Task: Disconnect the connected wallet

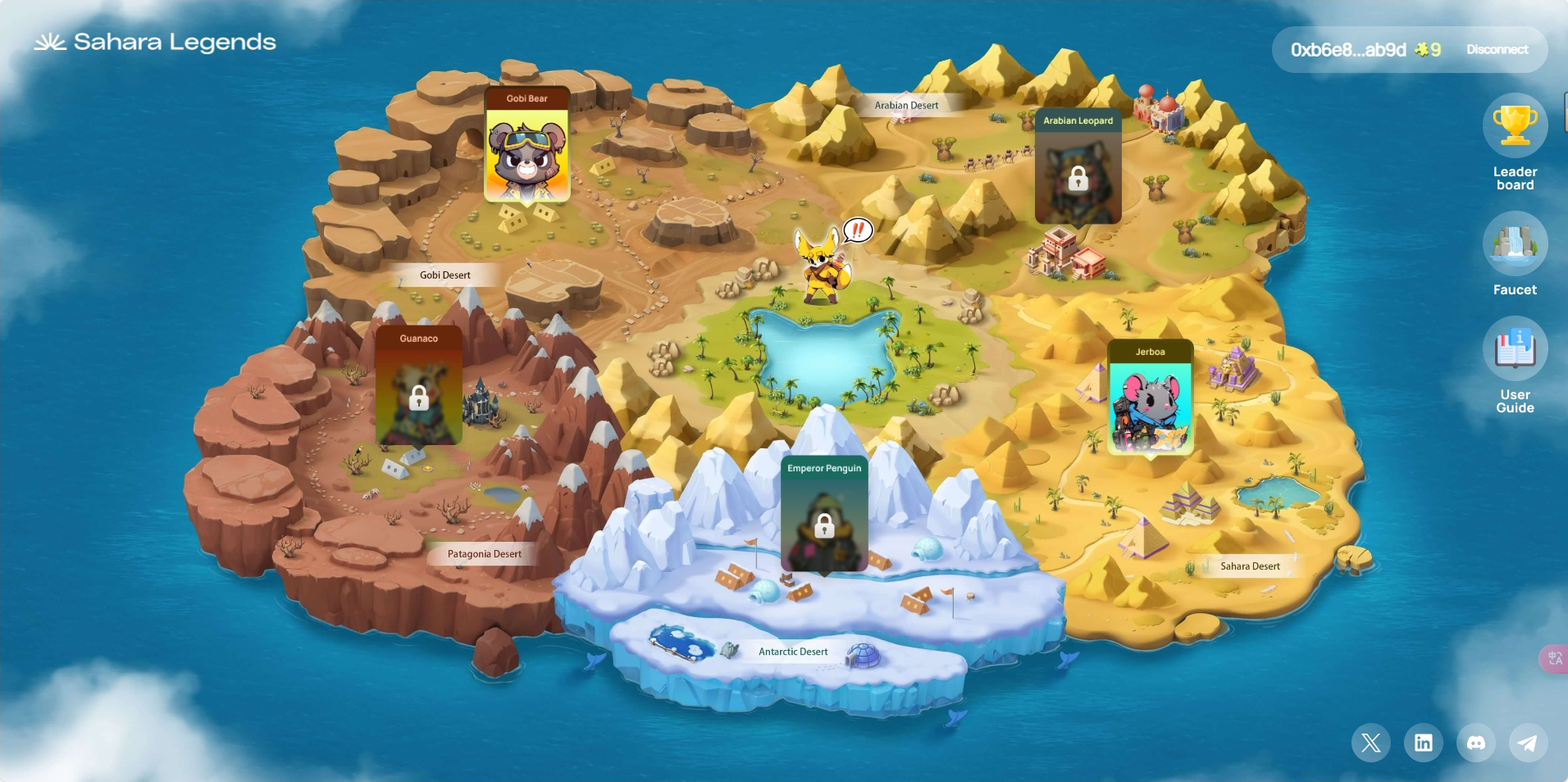Action: [1497, 50]
